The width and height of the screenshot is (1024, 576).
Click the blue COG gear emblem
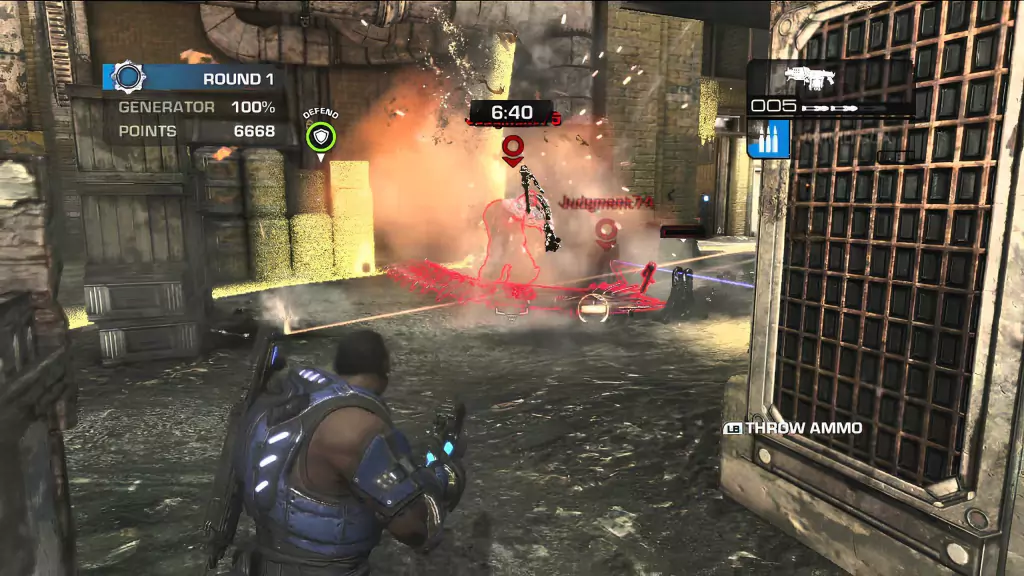click(x=129, y=78)
